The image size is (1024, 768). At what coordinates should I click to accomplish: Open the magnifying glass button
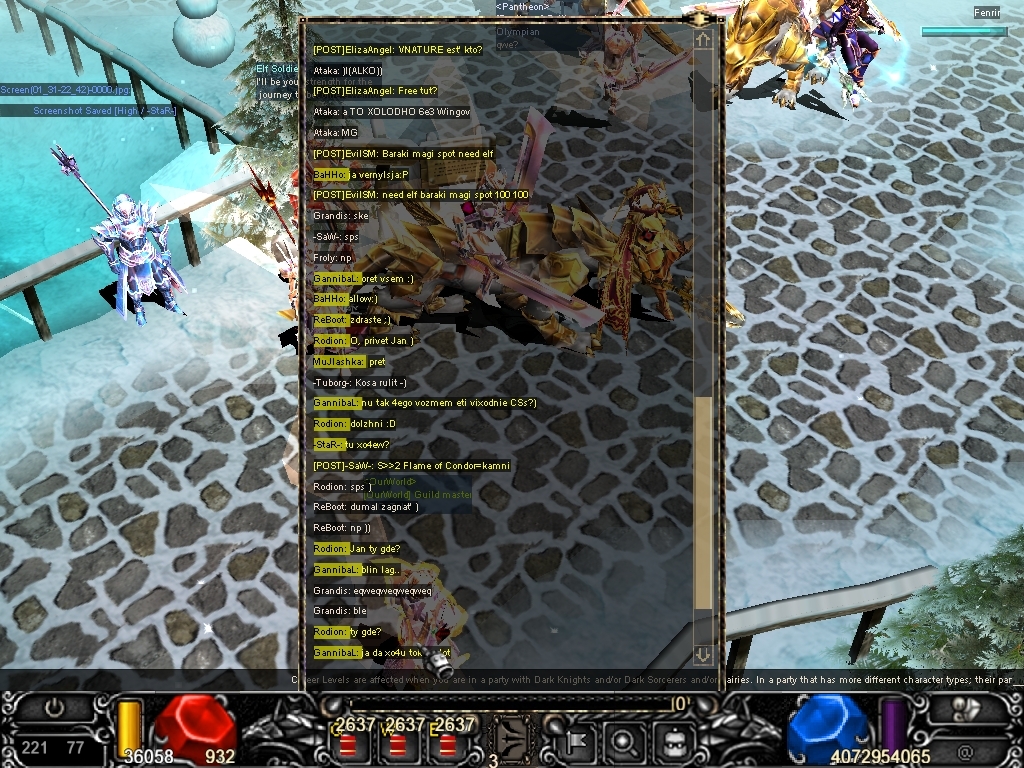623,741
